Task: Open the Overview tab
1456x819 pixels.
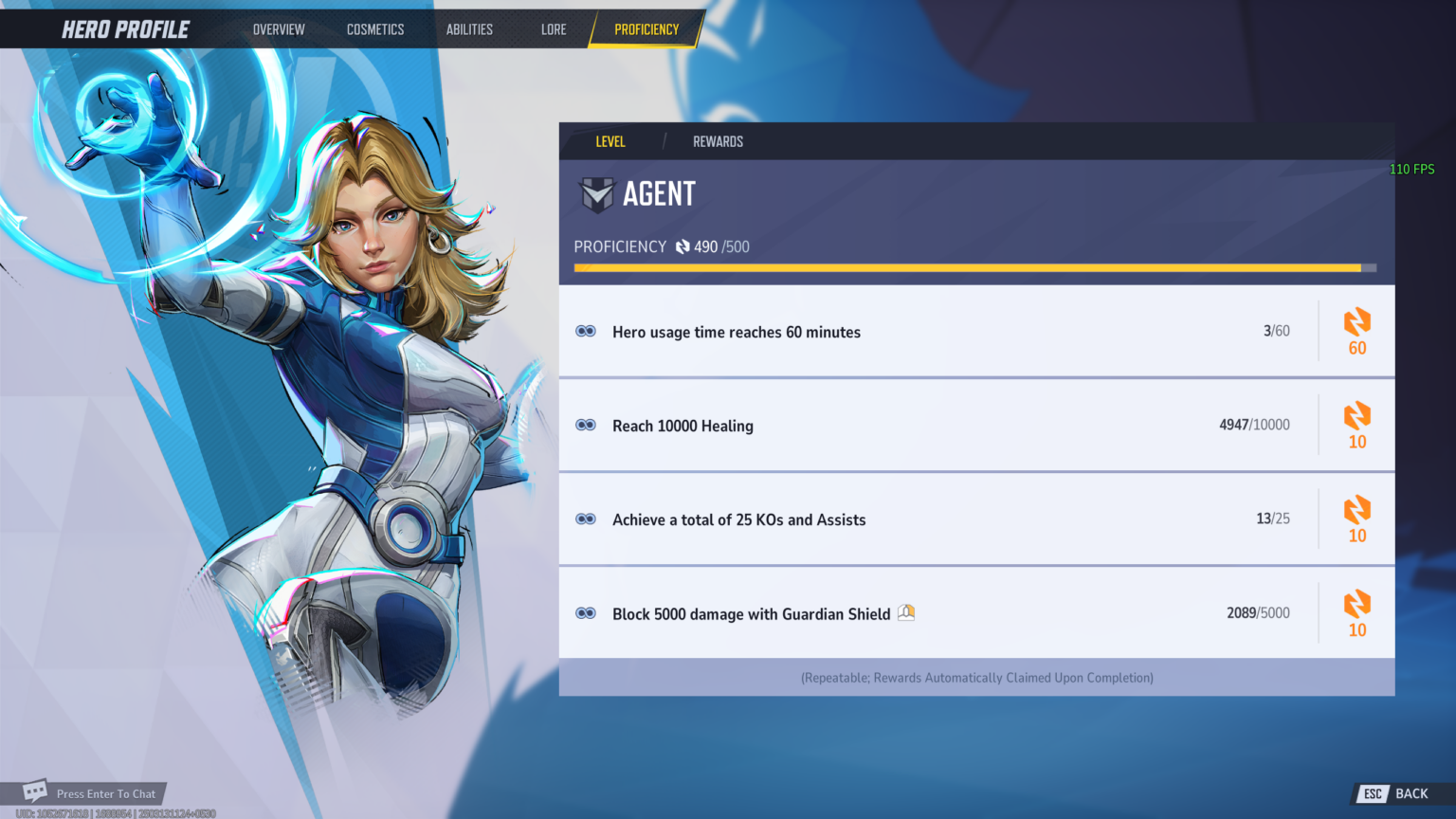Action: 279,29
